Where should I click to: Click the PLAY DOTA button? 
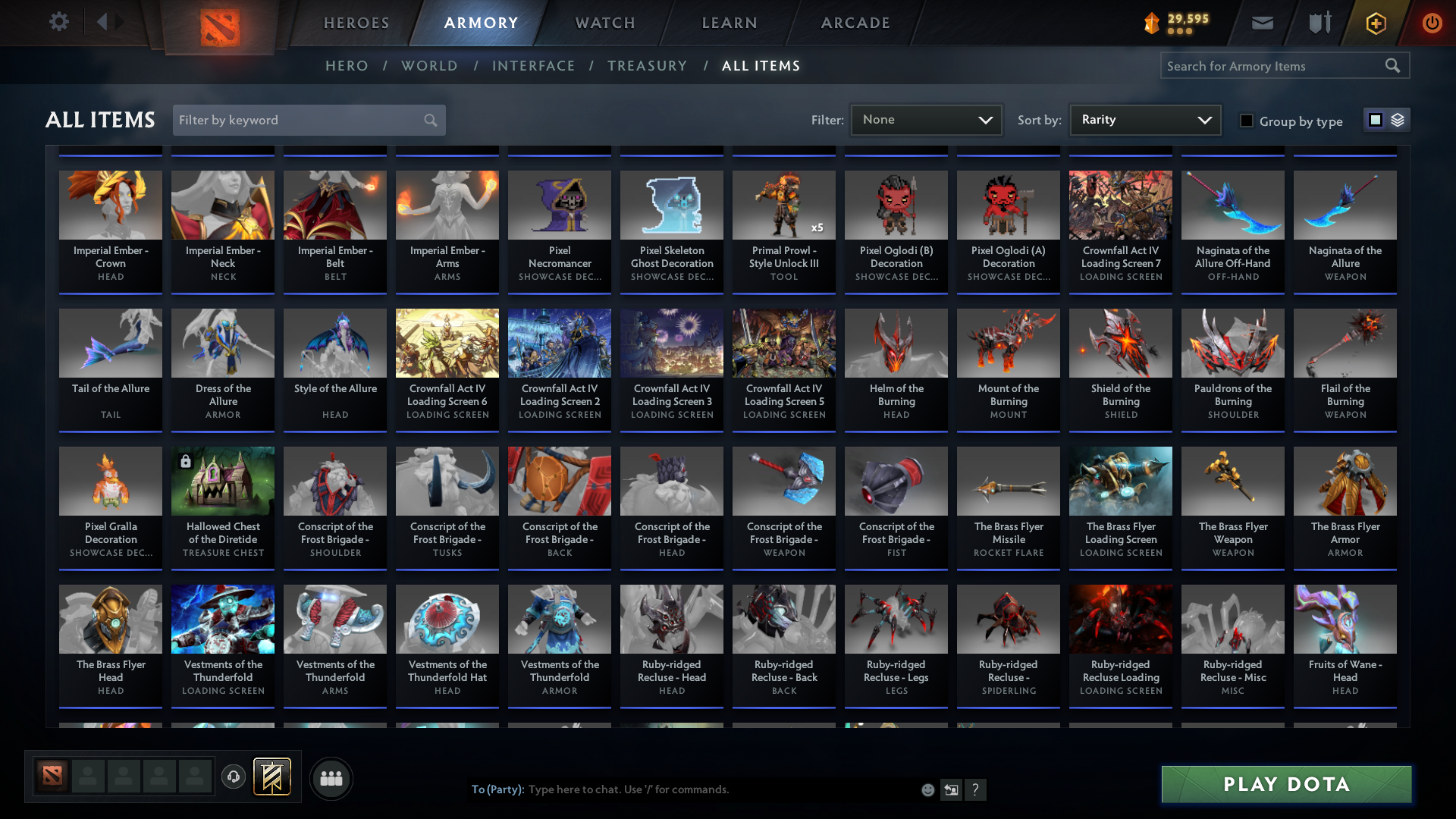1285,784
